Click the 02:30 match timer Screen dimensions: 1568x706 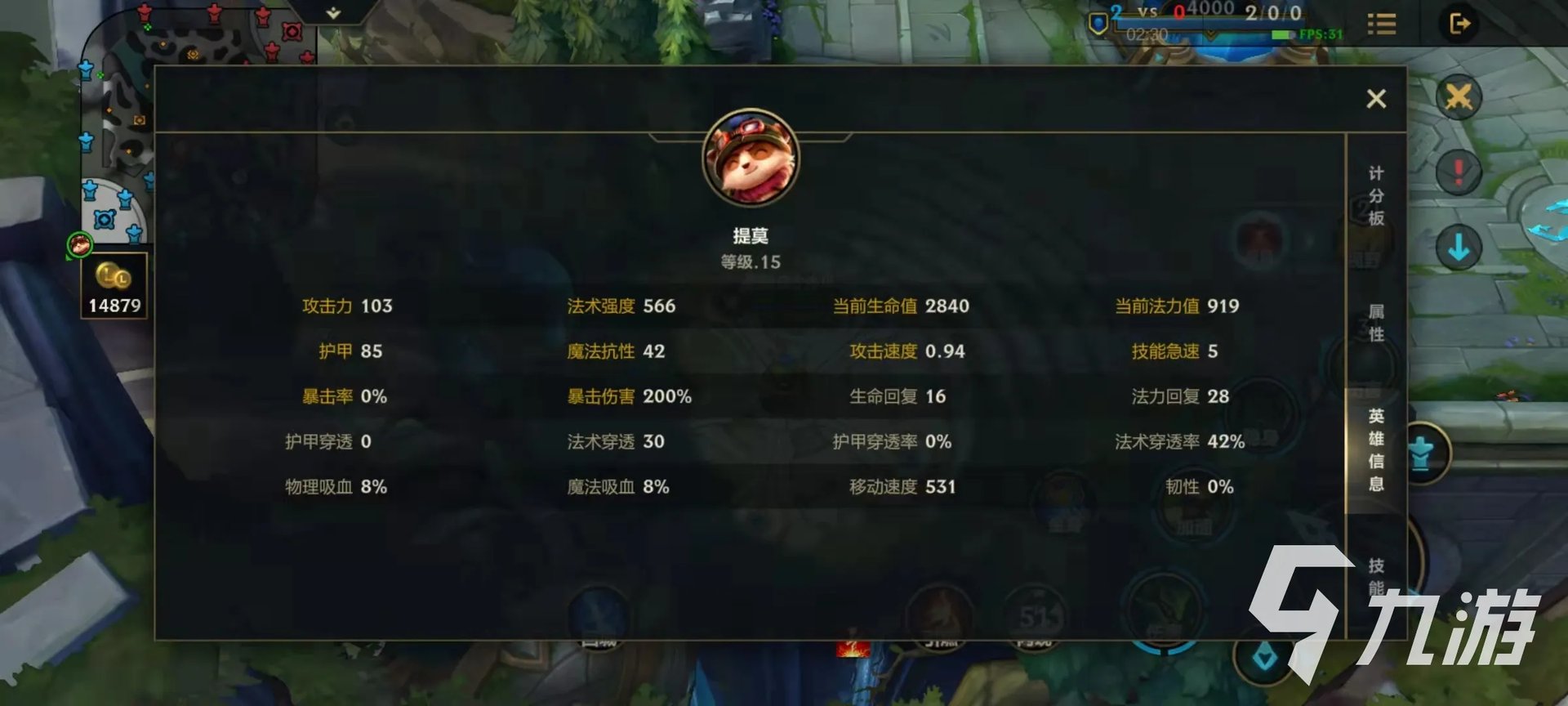tap(1147, 35)
